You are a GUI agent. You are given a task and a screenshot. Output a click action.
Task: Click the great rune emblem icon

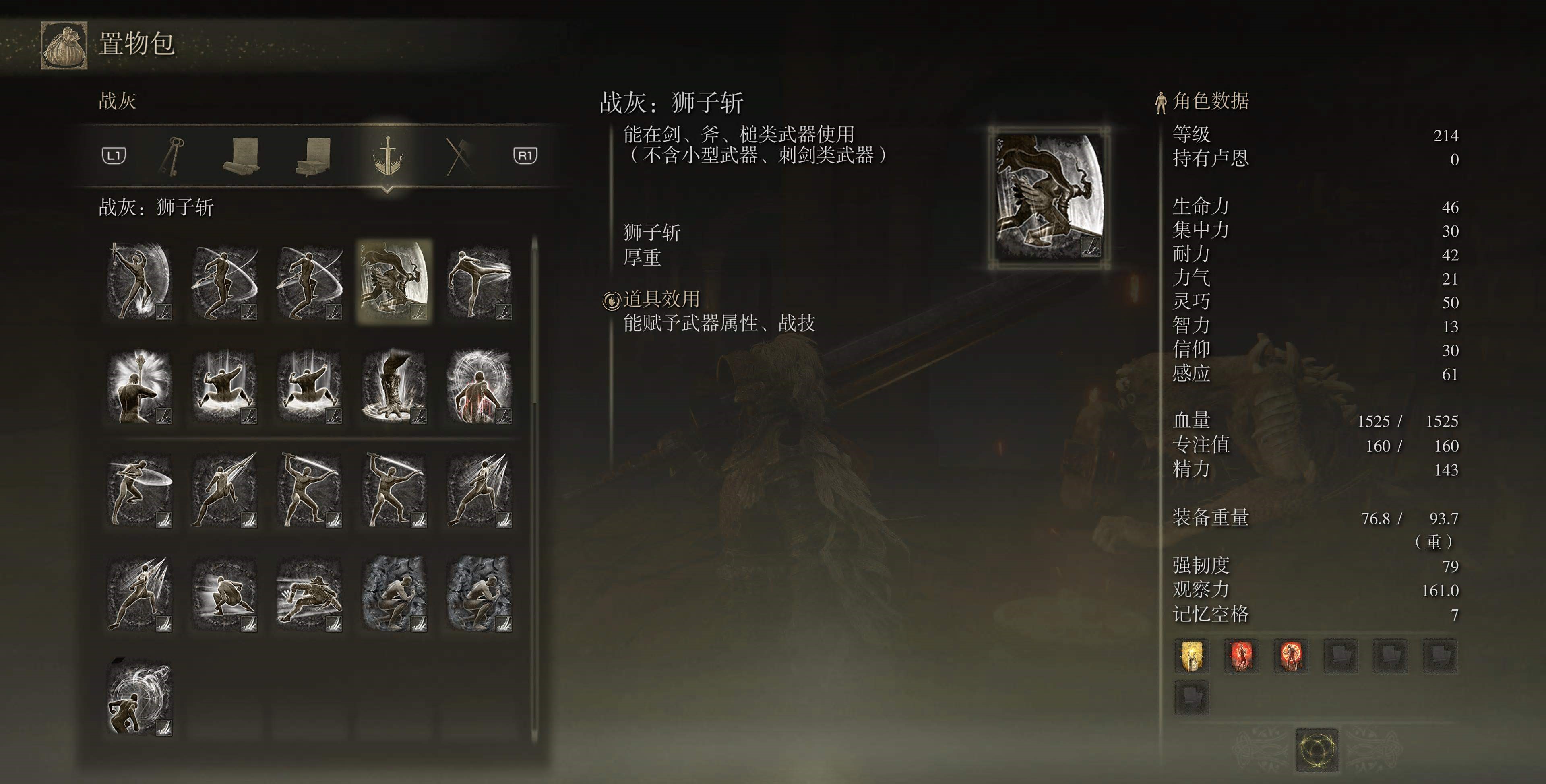[1317, 749]
